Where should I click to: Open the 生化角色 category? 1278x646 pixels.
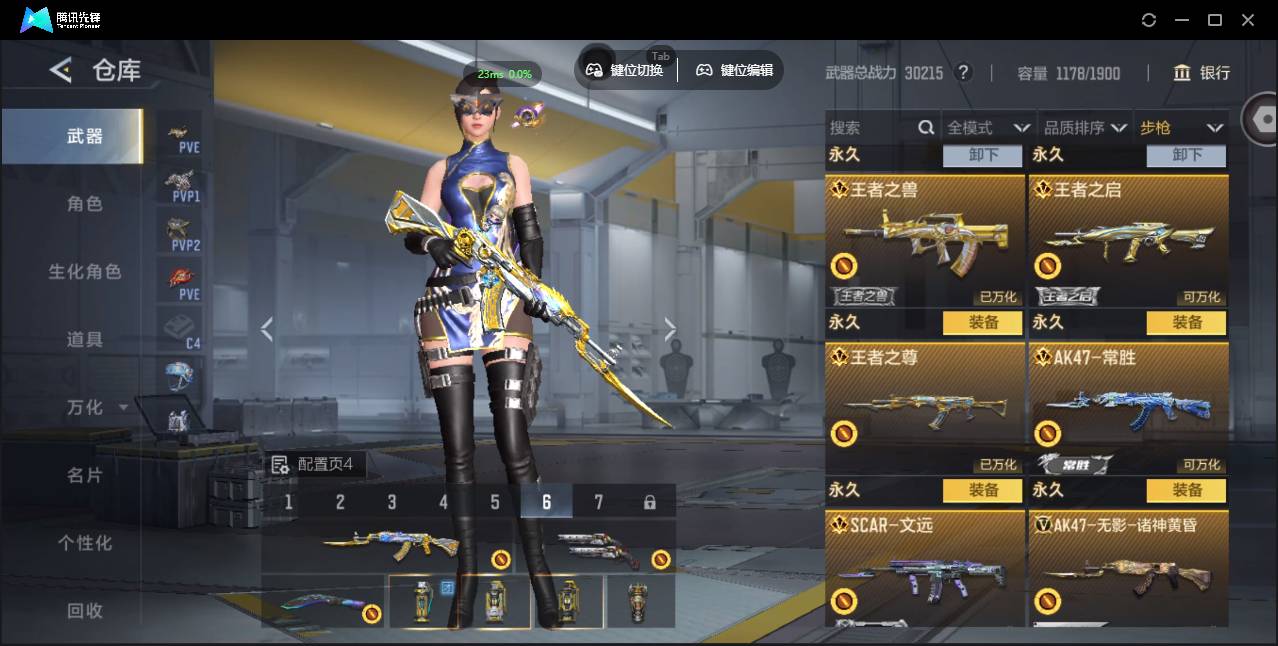click(85, 272)
